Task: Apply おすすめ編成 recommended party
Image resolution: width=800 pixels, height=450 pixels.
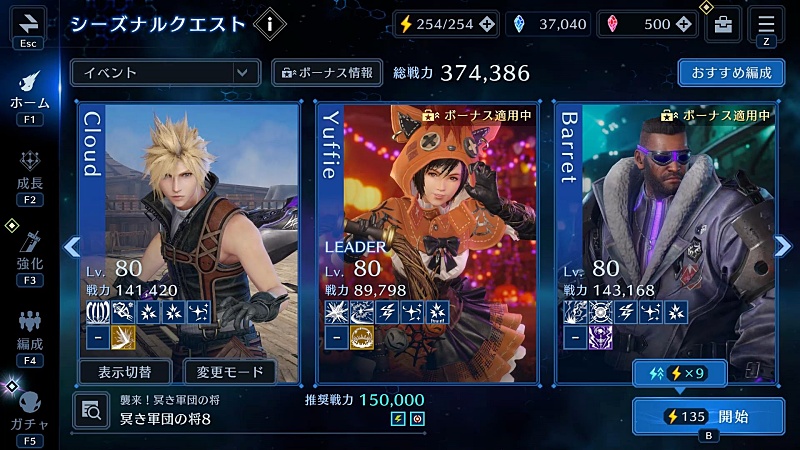Action: [x=730, y=73]
